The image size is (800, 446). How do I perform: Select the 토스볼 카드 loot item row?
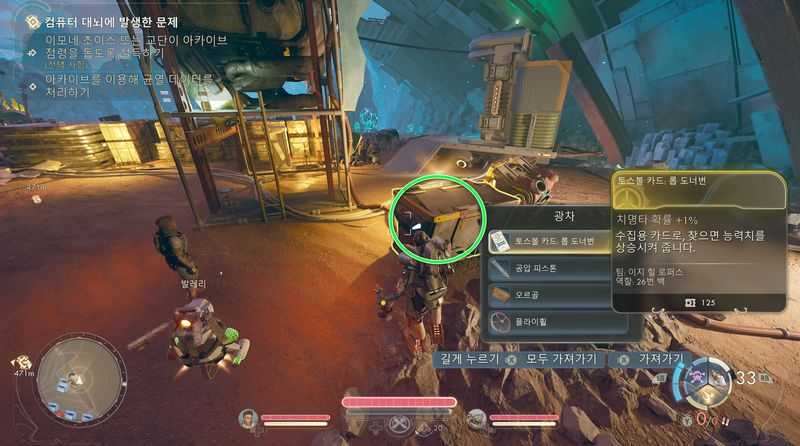(x=548, y=241)
